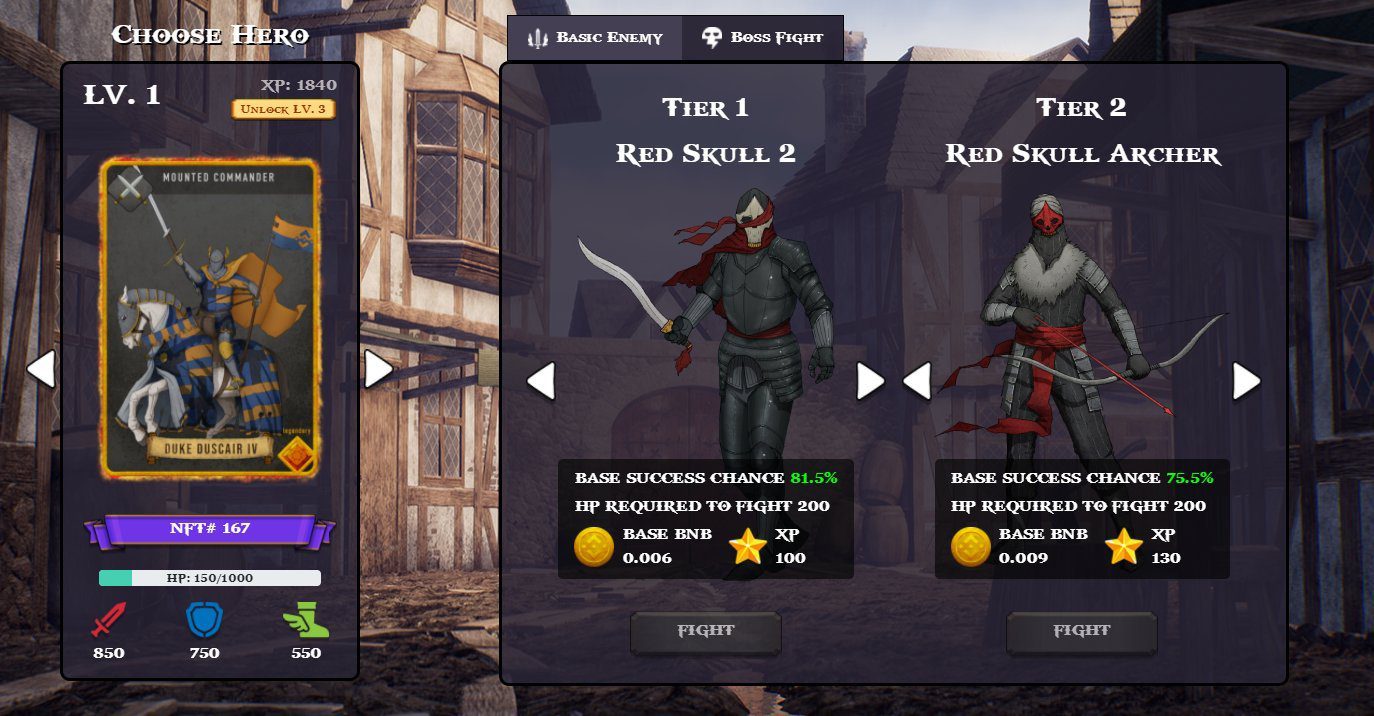Go to next Tier 1 enemy
The height and width of the screenshot is (716, 1374).
pyautogui.click(x=870, y=381)
